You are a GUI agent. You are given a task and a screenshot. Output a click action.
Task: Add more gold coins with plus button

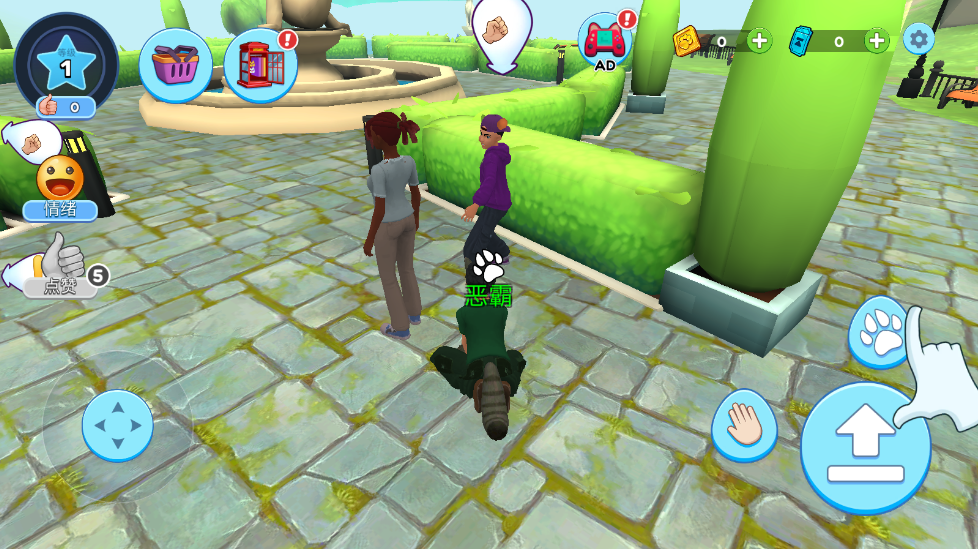tap(759, 41)
